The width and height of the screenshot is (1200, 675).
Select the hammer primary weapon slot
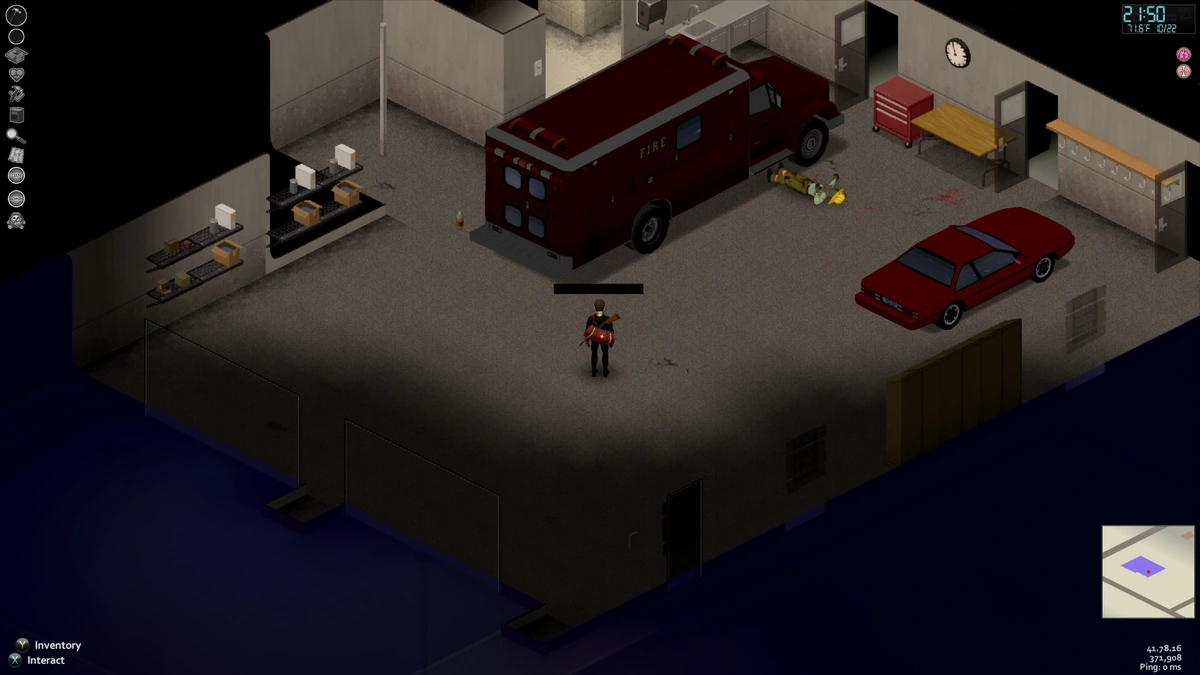pos(16,15)
